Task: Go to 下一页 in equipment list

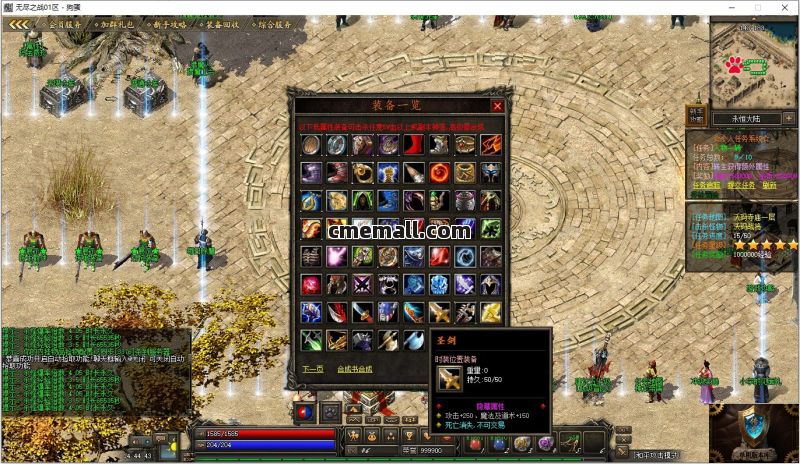Action: 313,368
